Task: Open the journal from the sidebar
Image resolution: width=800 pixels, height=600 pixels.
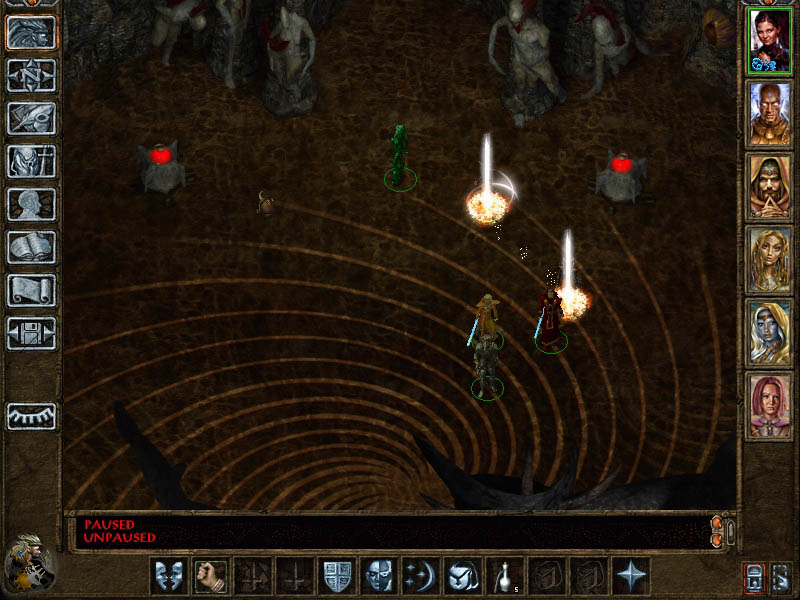Action: click(x=31, y=119)
